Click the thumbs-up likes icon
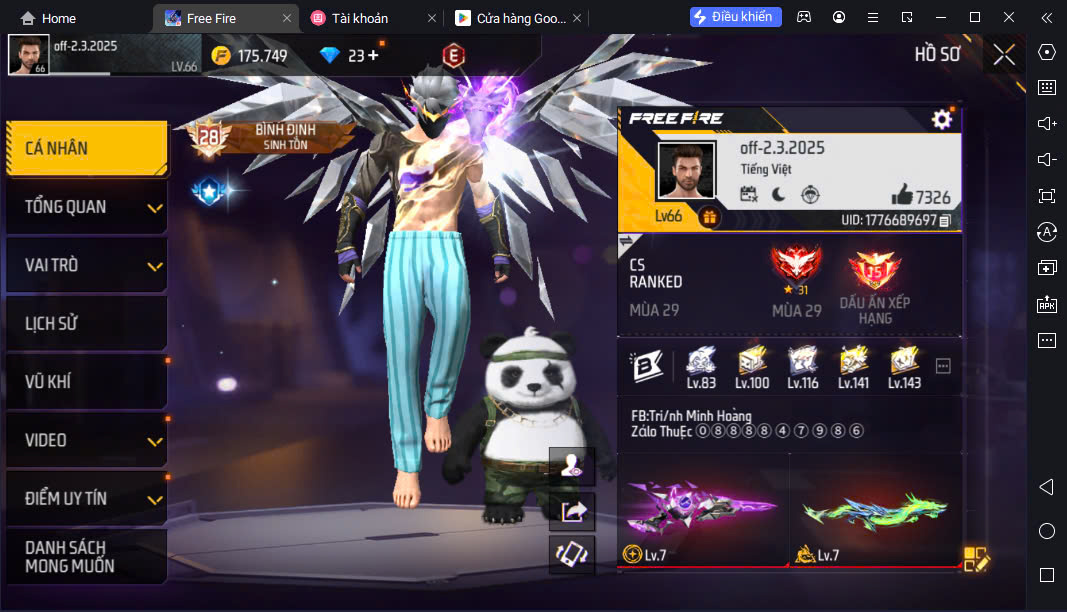The width and height of the screenshot is (1067, 612). 901,195
